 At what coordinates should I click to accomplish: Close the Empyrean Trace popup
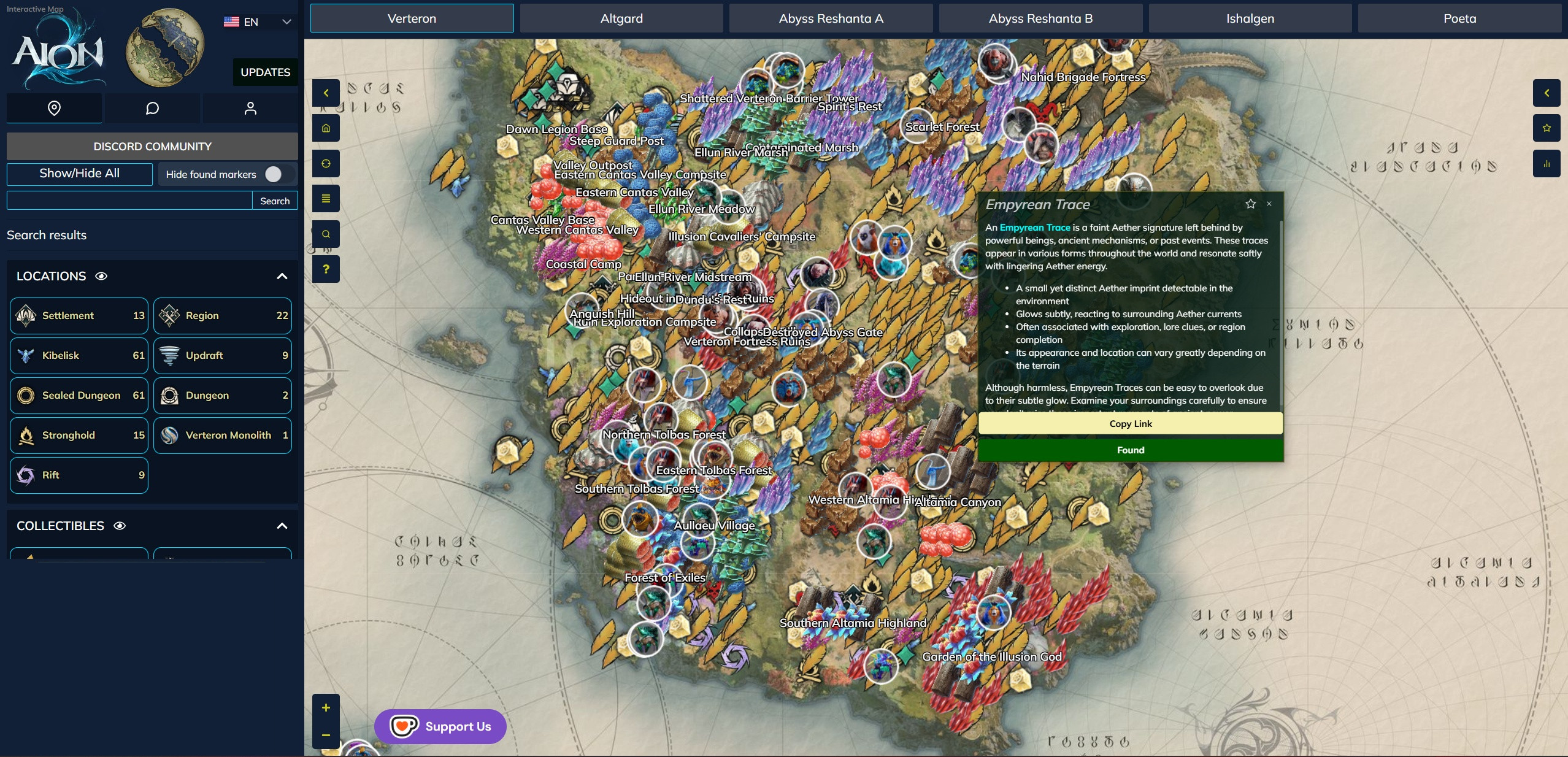pos(1269,204)
